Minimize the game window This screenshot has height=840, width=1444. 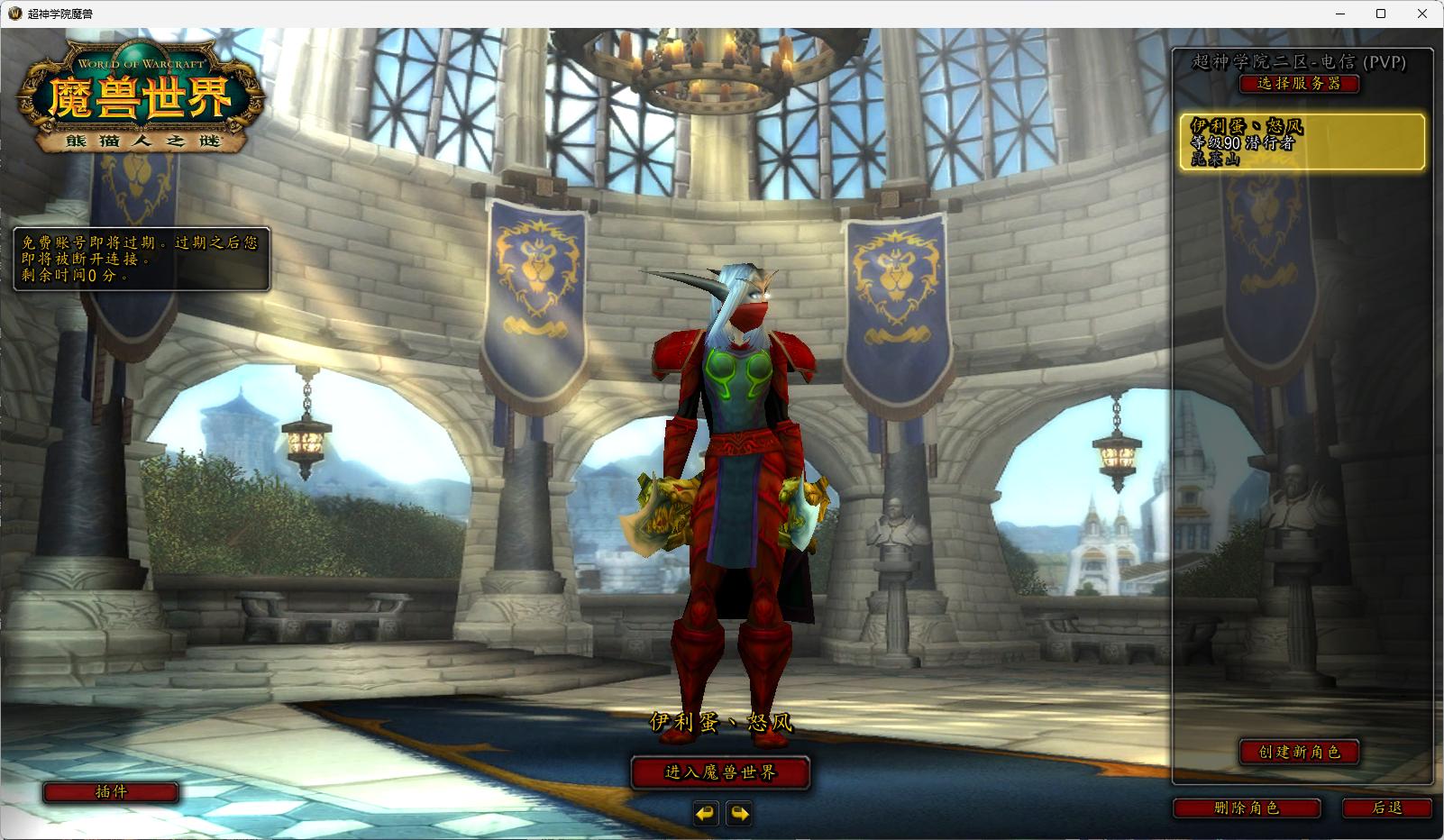point(1339,14)
